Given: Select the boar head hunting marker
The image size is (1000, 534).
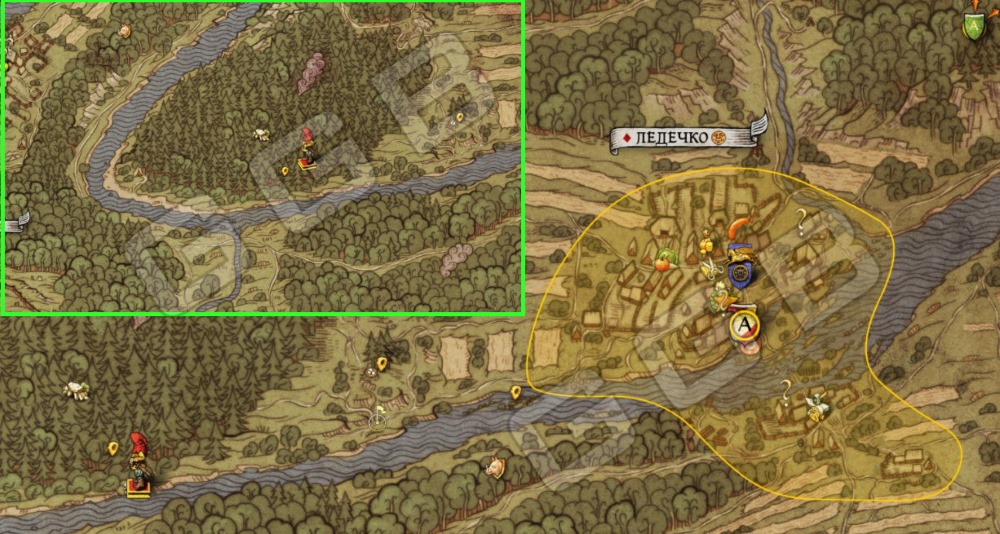Looking at the screenshot, I should pos(493,465).
